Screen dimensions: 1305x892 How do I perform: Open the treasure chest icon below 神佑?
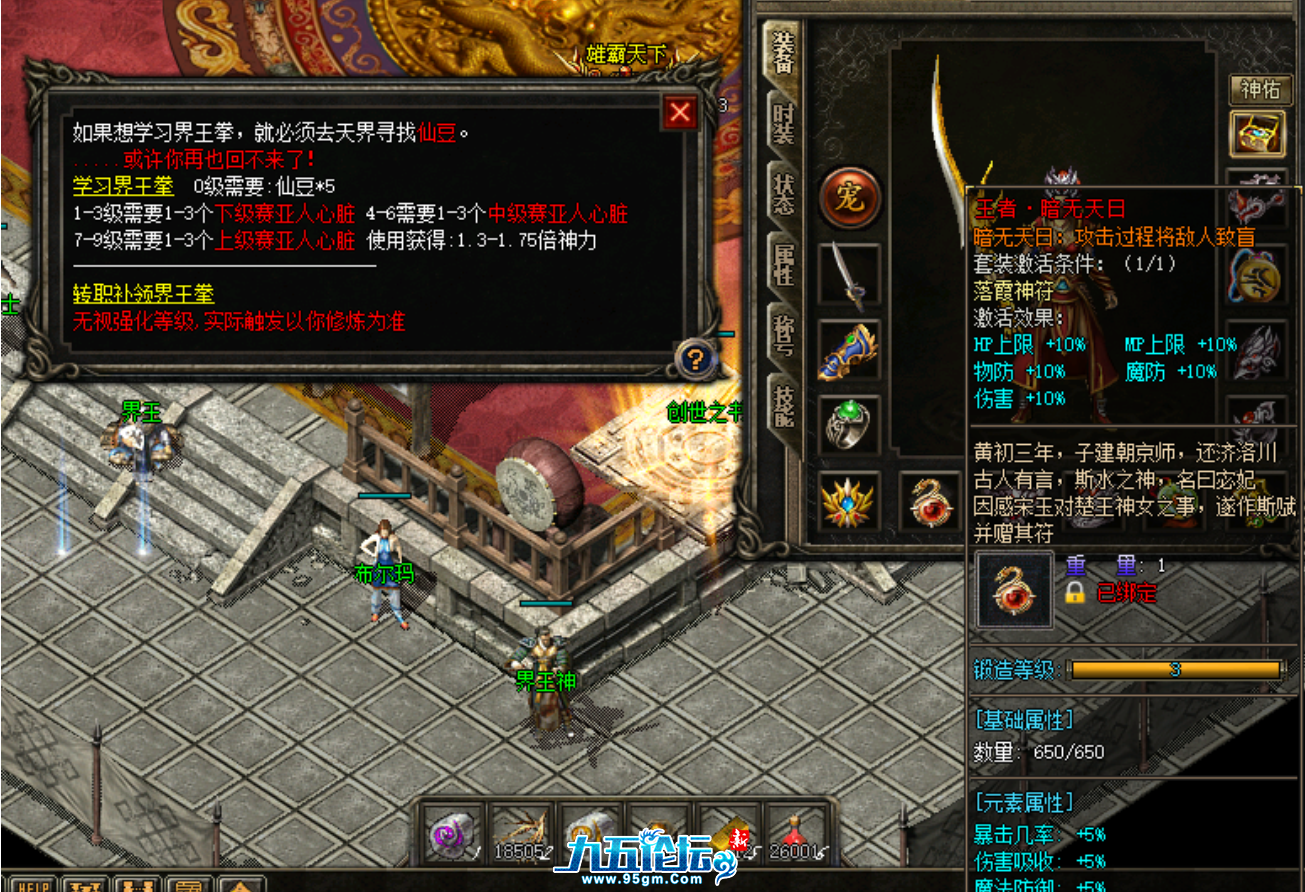click(1258, 131)
